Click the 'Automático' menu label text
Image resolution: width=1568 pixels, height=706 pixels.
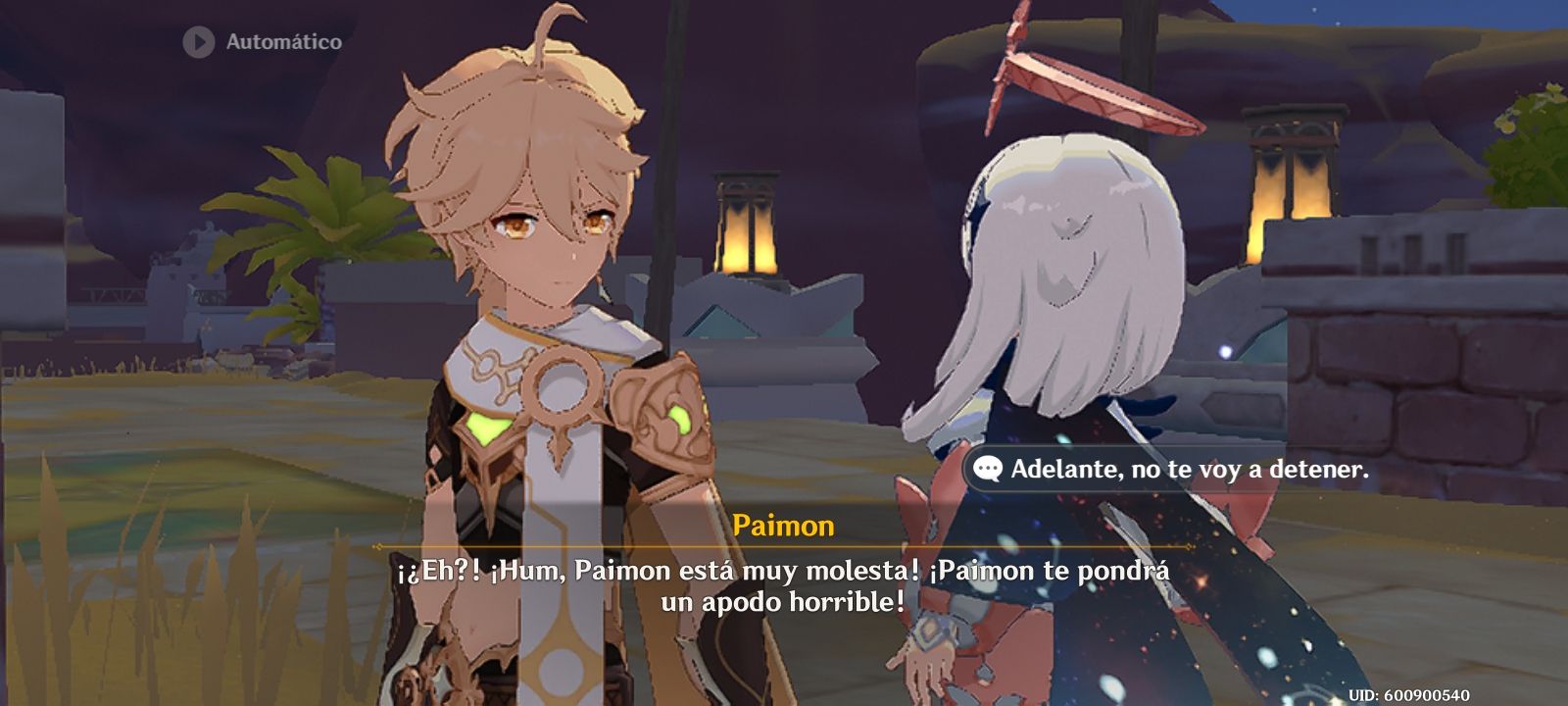(284, 41)
